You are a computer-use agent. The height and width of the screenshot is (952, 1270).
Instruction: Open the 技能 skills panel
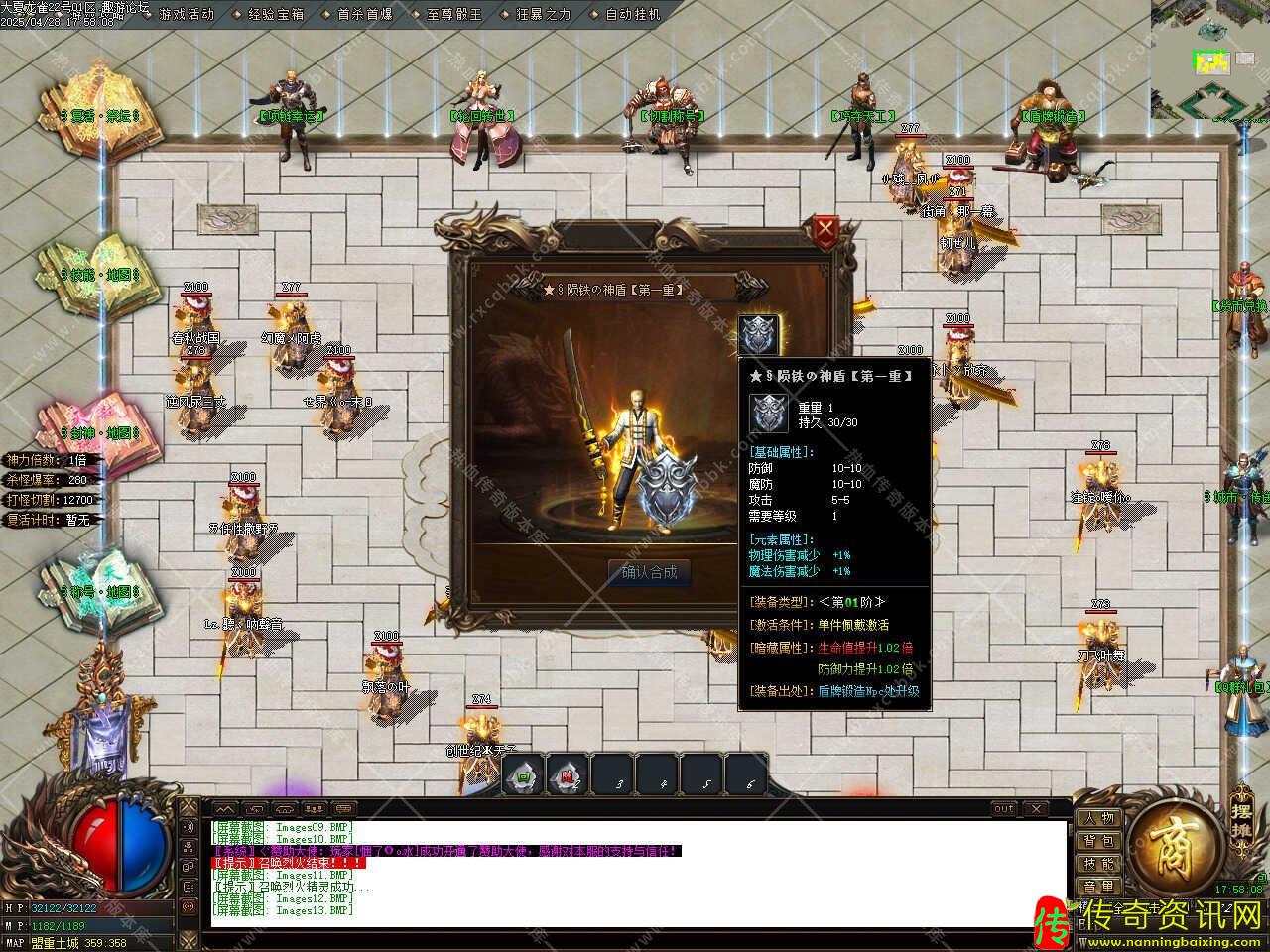[x=1098, y=864]
